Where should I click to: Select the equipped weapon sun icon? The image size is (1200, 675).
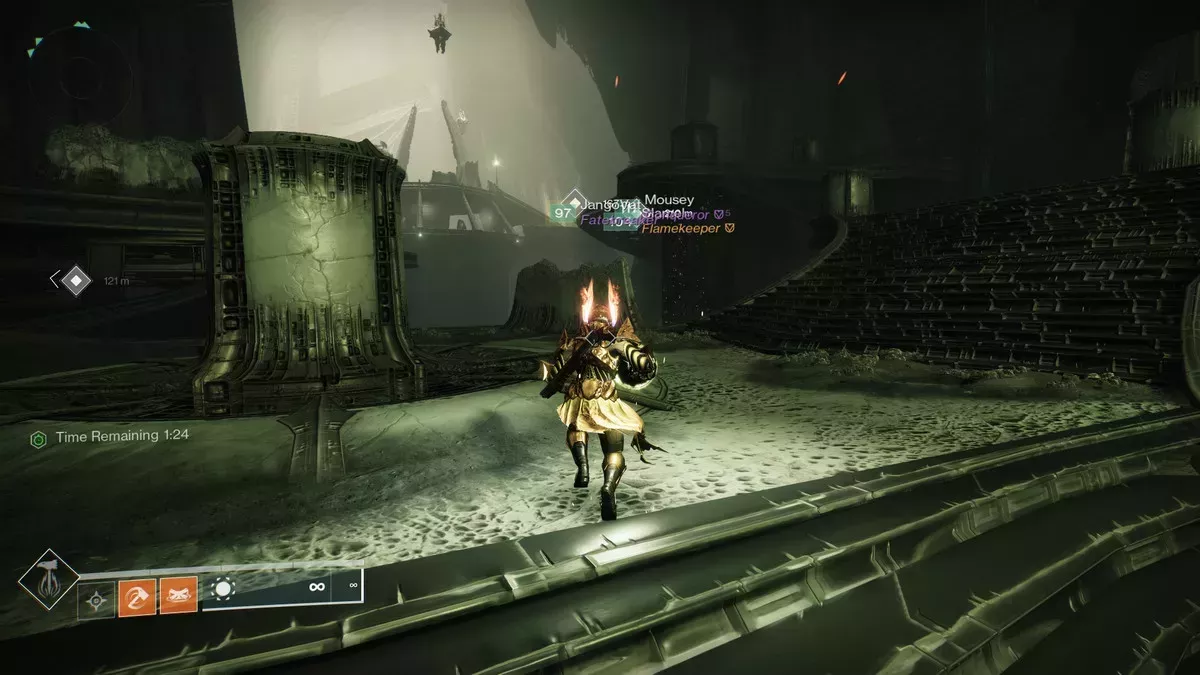(223, 589)
